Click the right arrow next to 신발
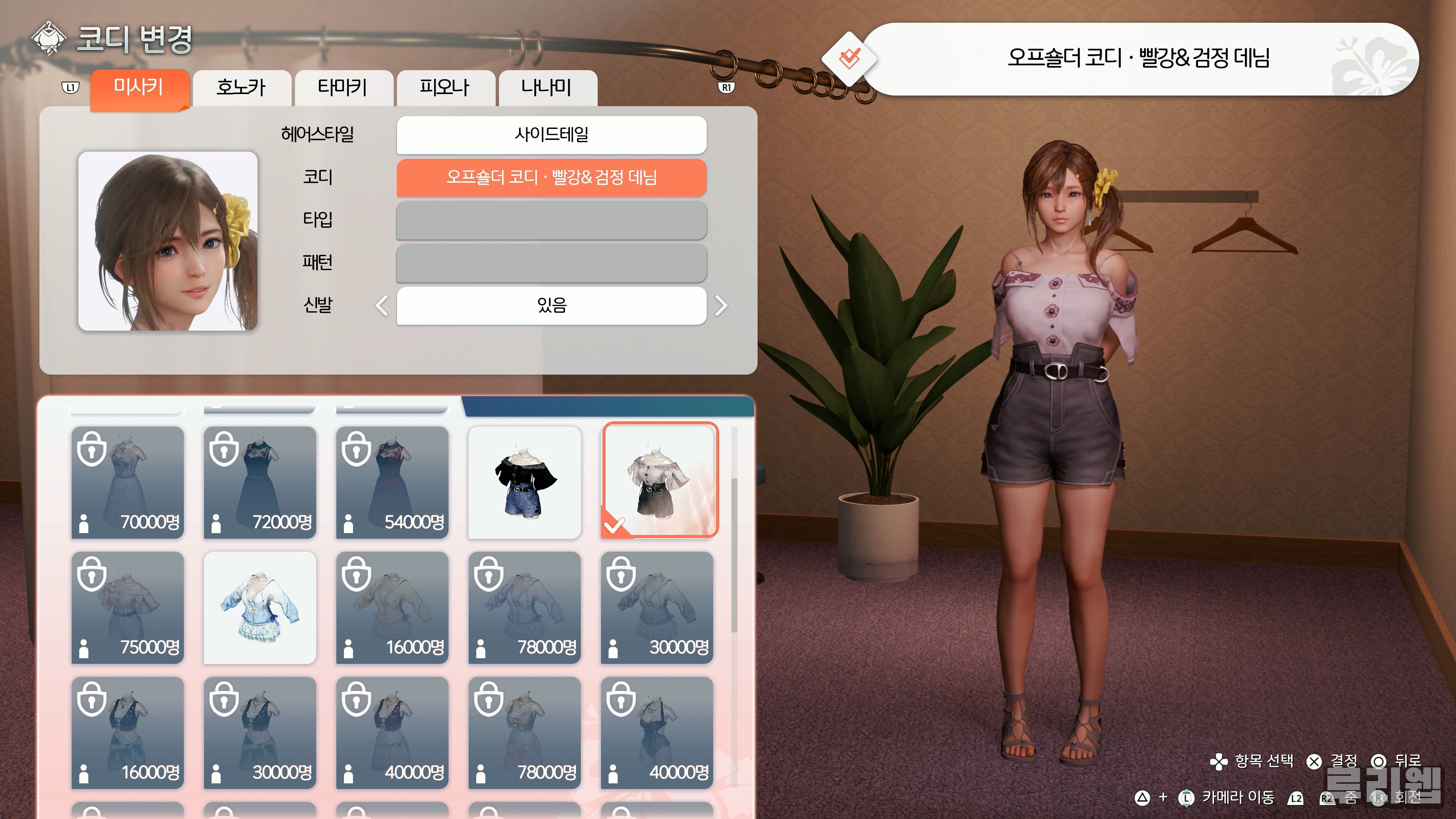 point(721,306)
